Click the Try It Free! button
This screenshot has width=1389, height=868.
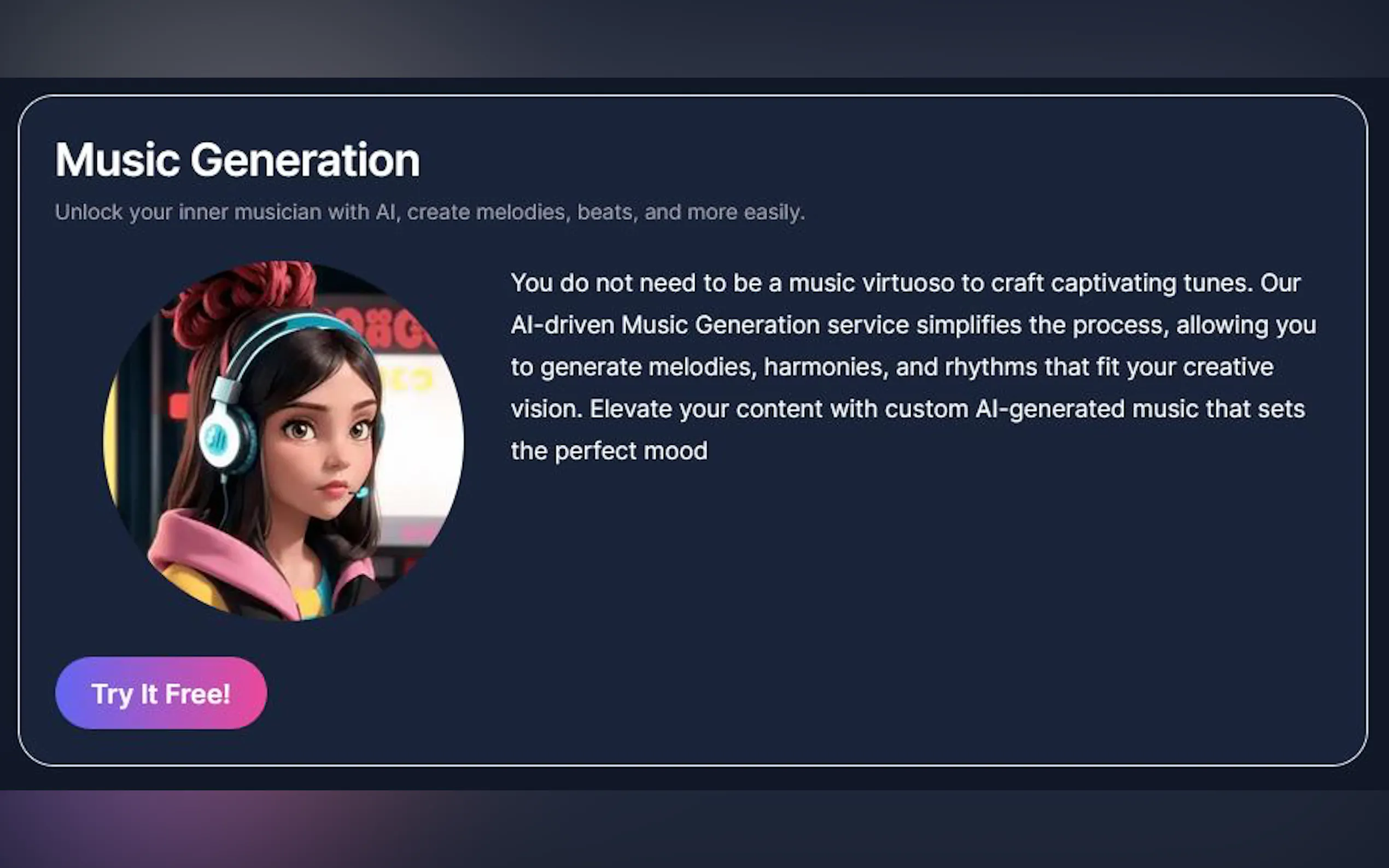pos(161,693)
